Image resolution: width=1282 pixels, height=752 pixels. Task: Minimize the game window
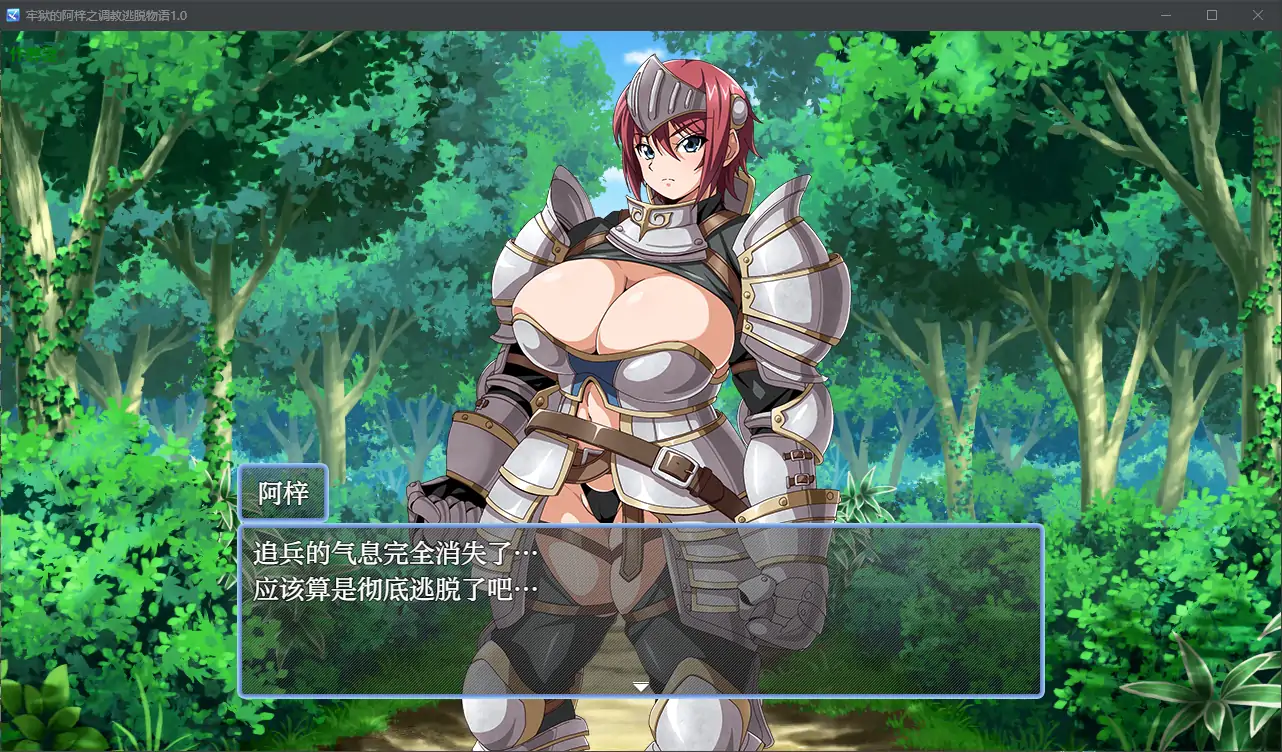[1164, 15]
